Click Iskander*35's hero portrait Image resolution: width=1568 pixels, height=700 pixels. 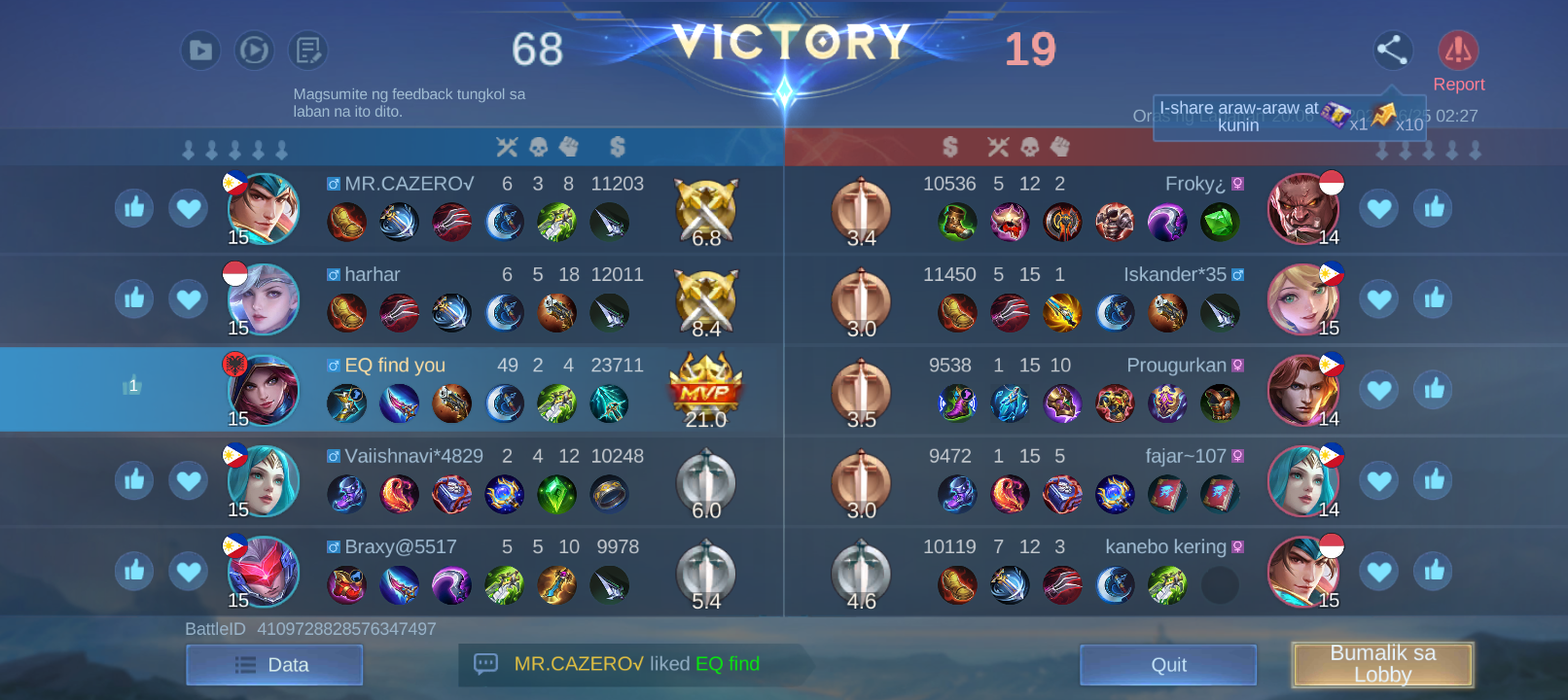(x=1304, y=298)
